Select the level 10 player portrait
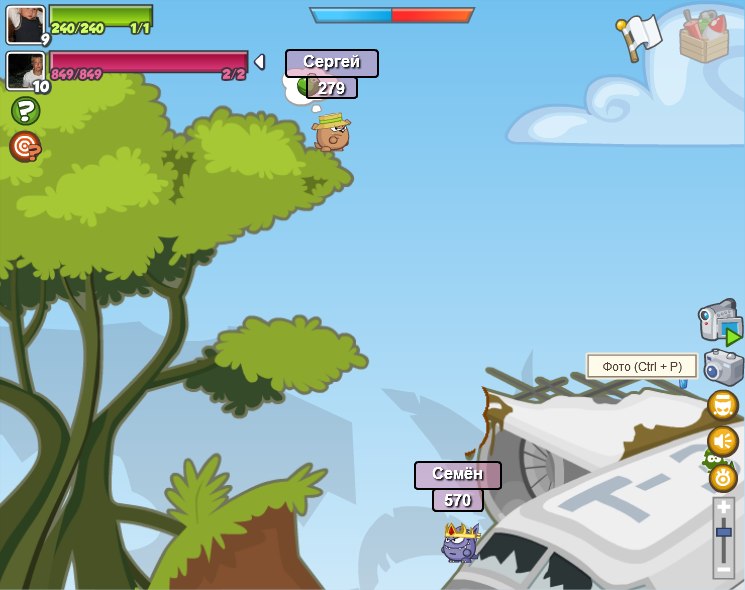745x590 pixels. click(x=25, y=70)
